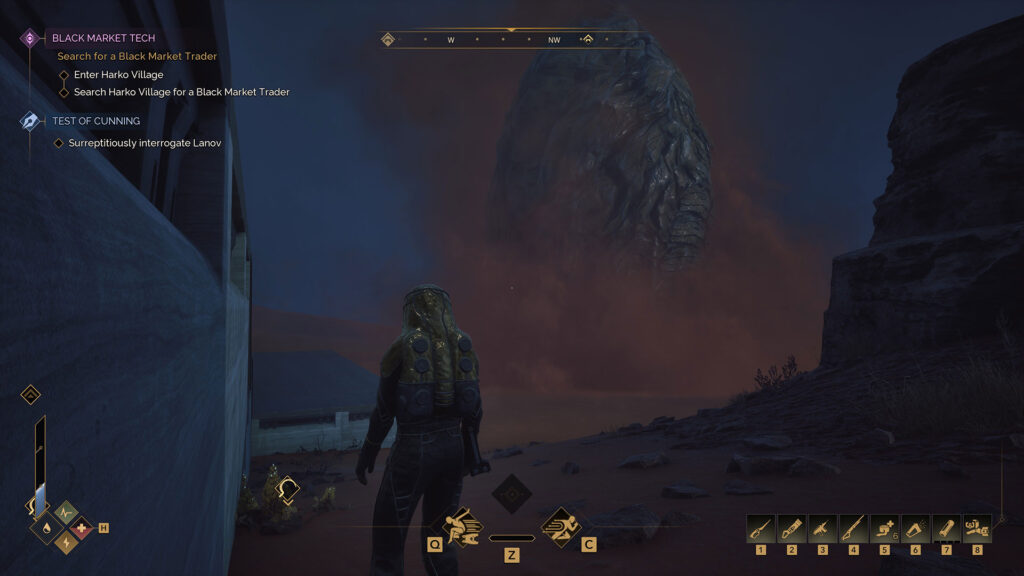Screen dimensions: 1024x576
Task: Select the empty diamond ability slot
Action: pyautogui.click(x=512, y=494)
